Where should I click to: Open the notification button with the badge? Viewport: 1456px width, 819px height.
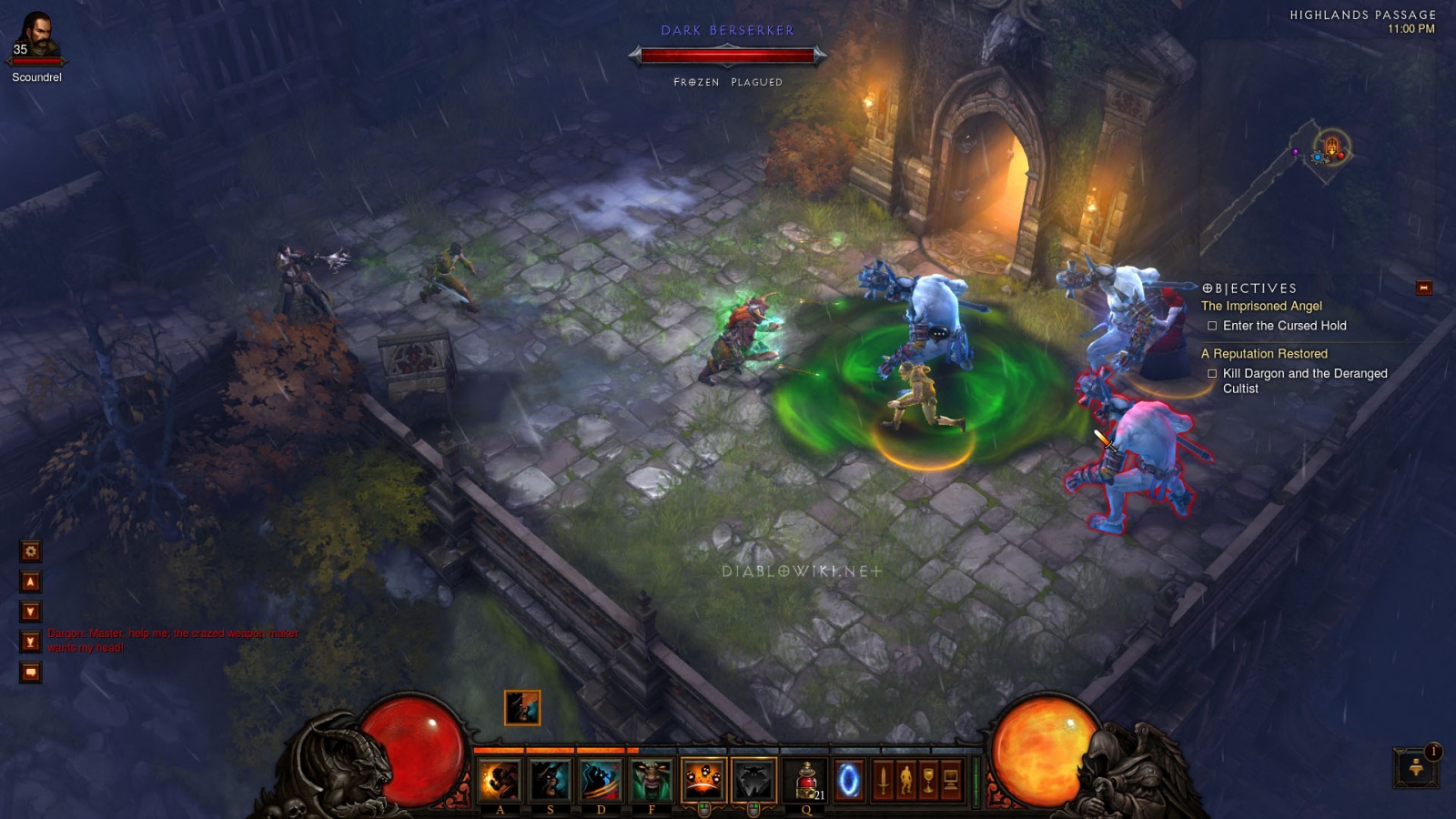point(1415,767)
